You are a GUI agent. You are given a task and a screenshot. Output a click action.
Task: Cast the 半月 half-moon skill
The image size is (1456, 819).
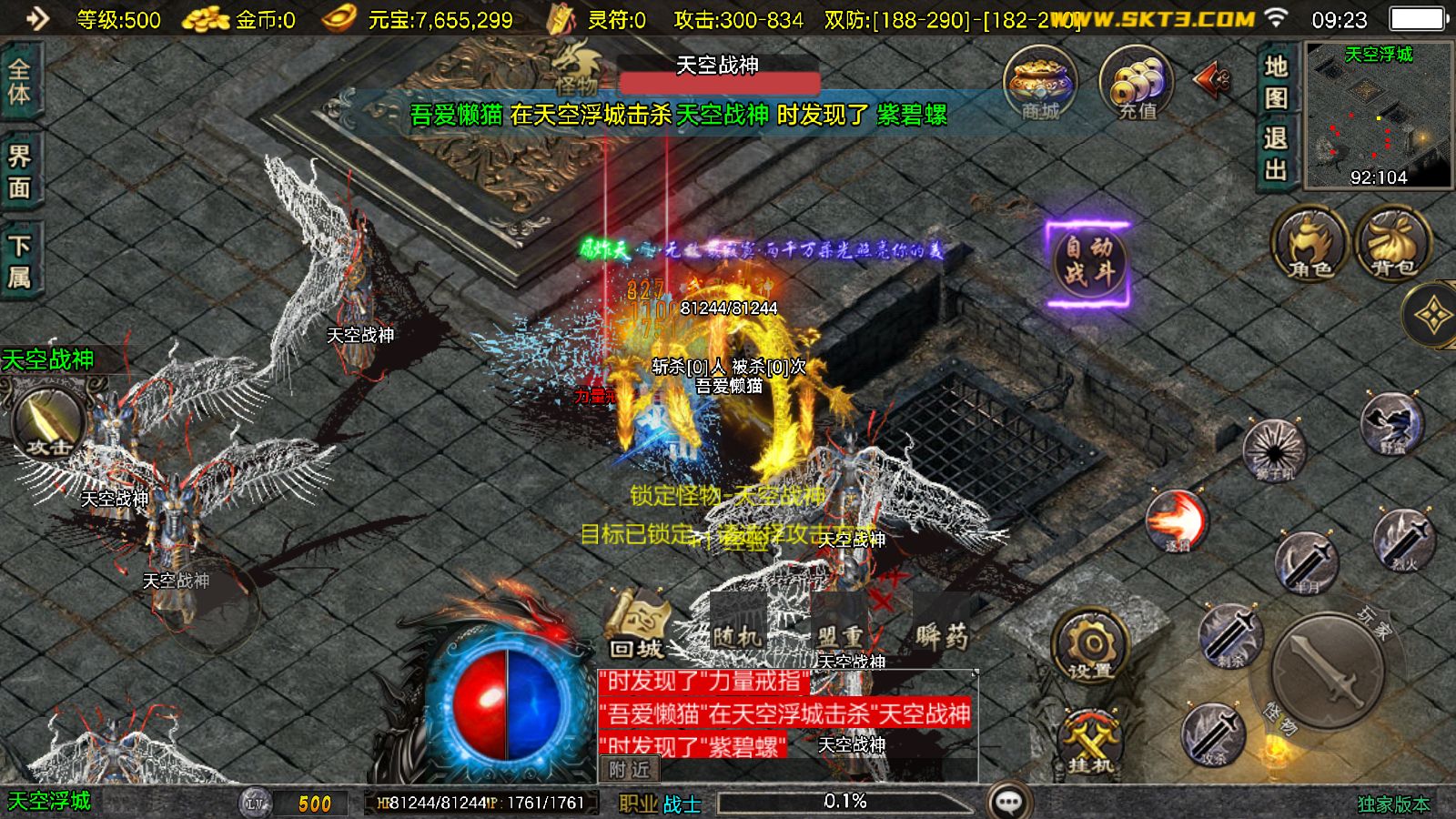tap(1307, 562)
